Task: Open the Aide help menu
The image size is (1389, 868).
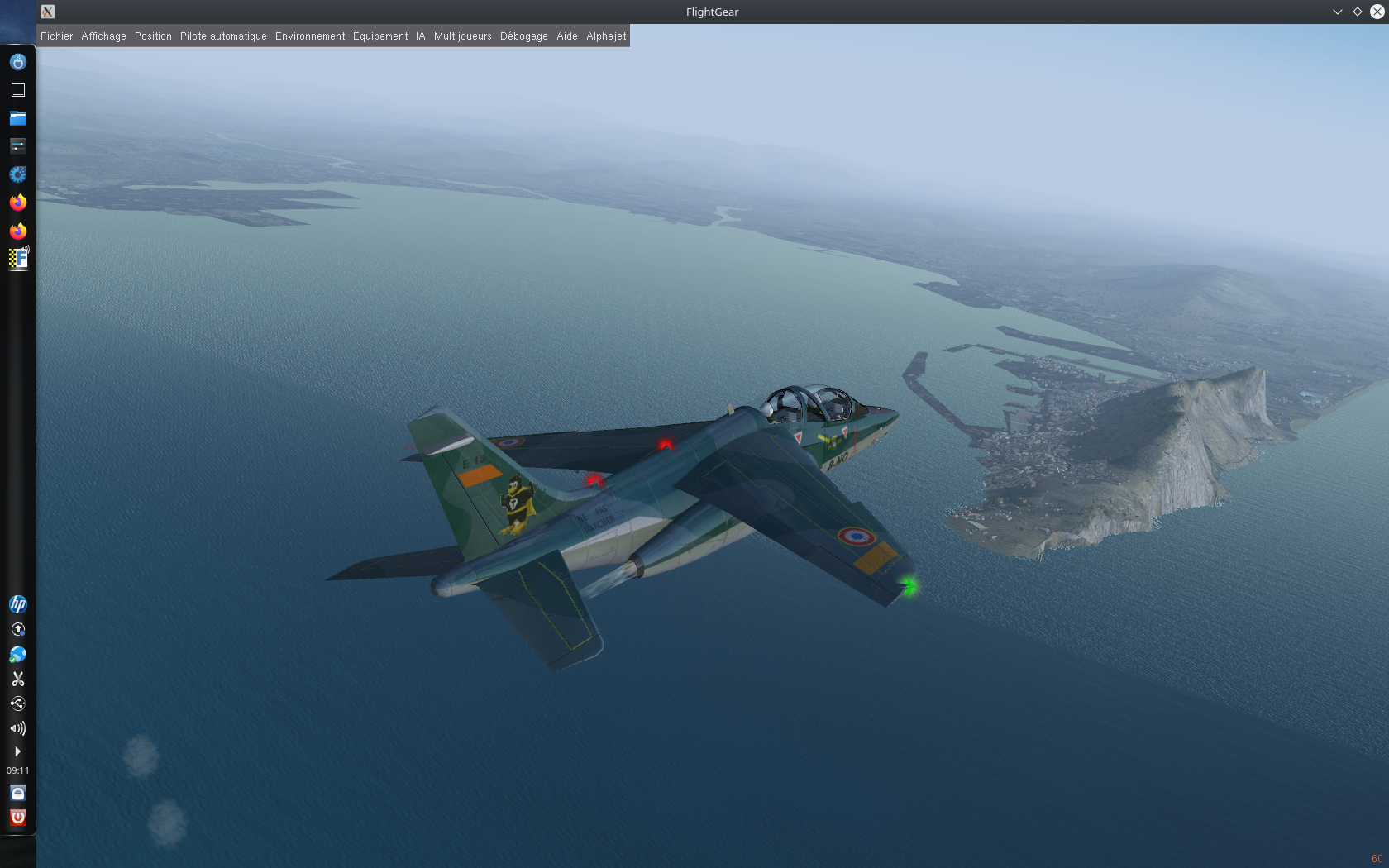Action: pos(567,36)
